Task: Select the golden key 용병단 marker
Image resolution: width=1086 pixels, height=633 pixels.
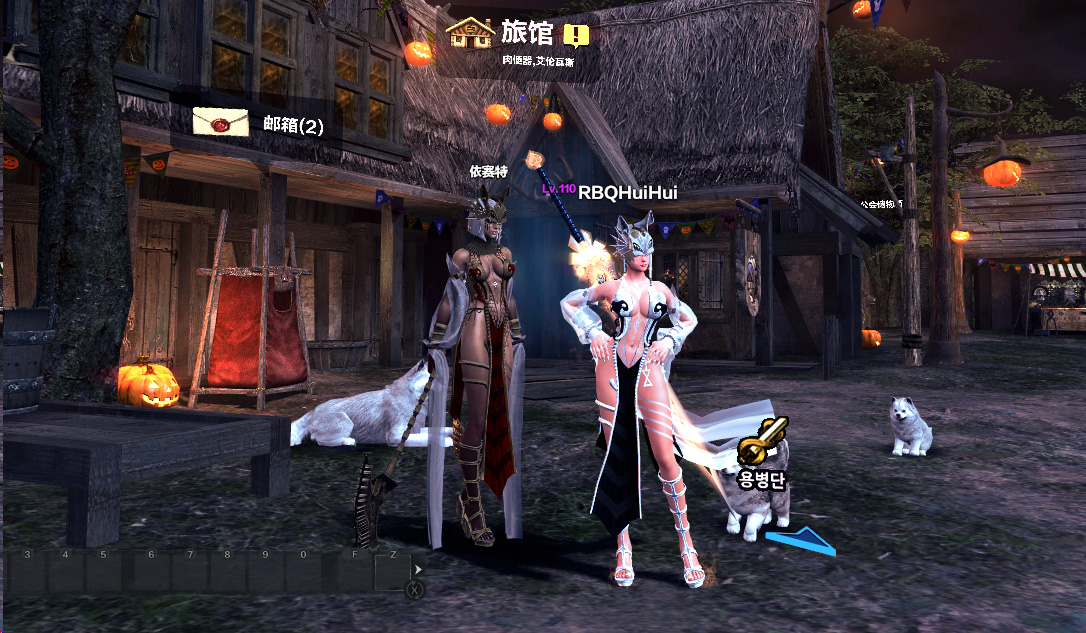Action: [x=763, y=441]
